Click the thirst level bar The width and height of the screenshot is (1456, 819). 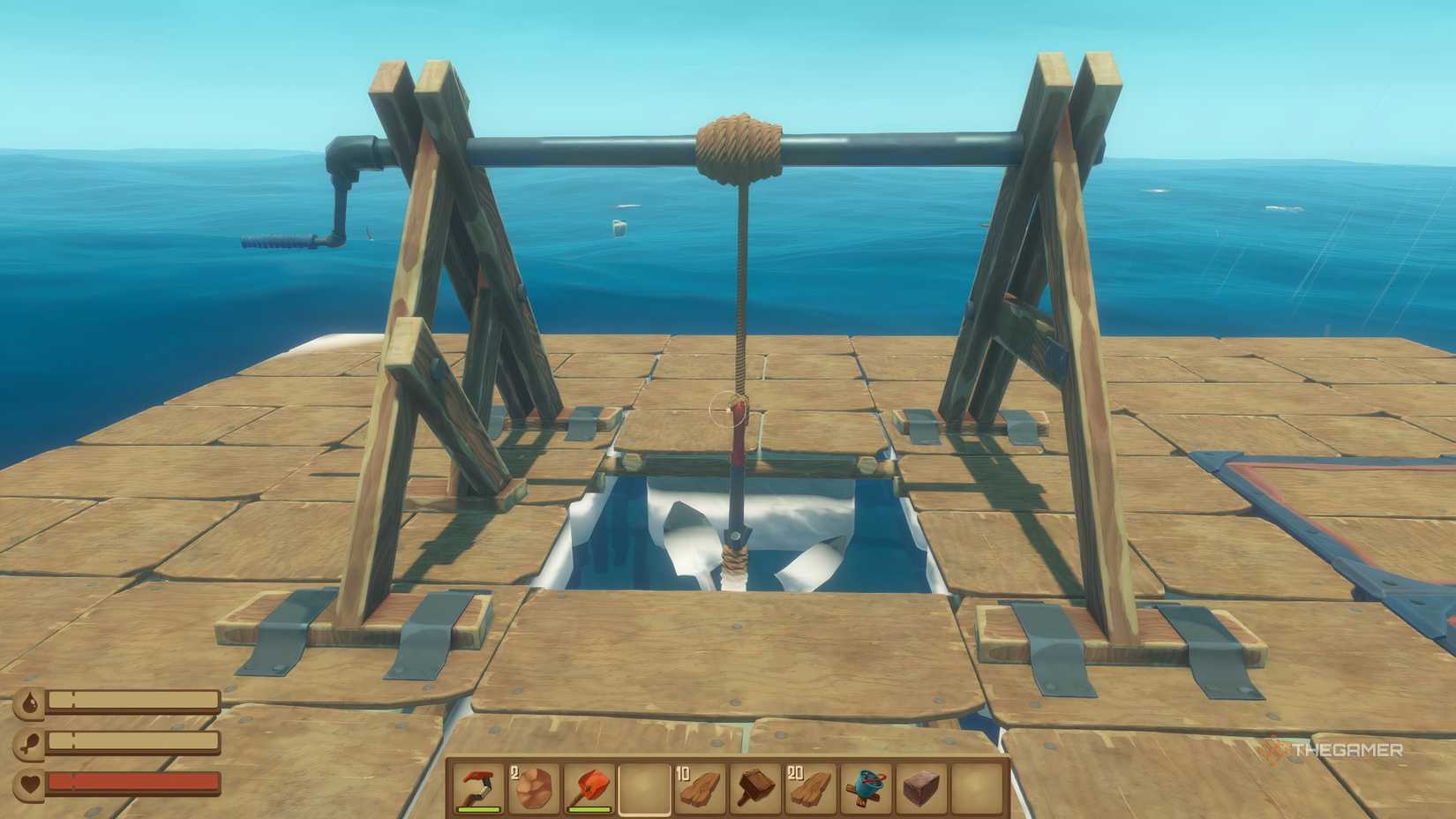pos(132,700)
